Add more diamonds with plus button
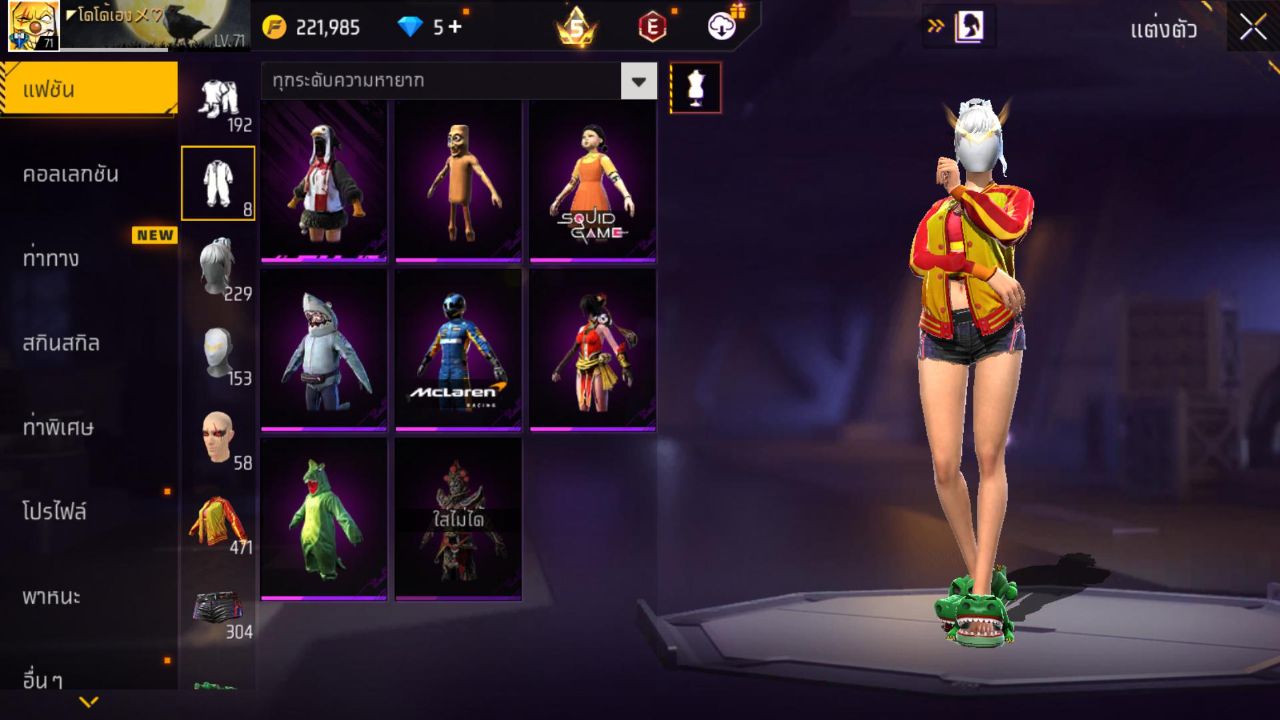1280x720 pixels. coord(455,27)
